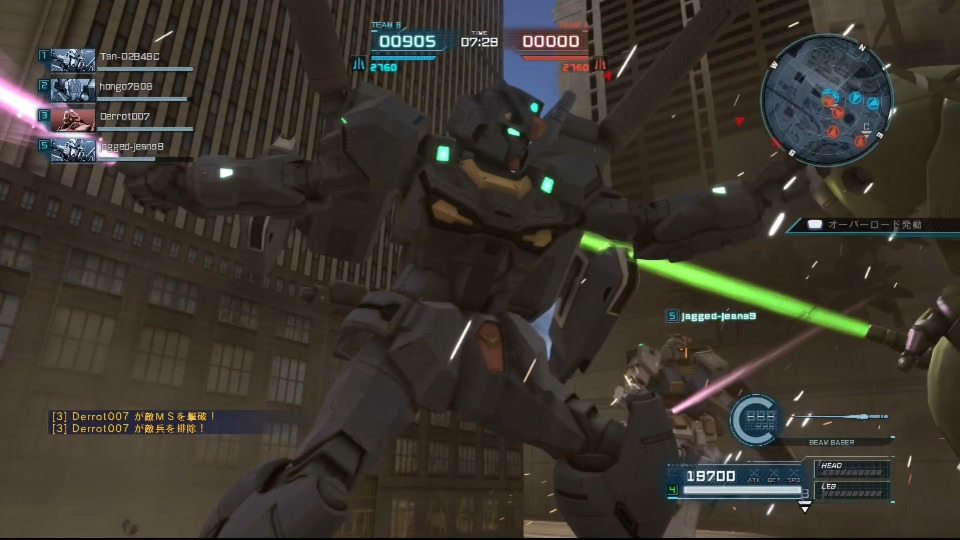
Task: Open the circular radar minimap
Action: 825,99
